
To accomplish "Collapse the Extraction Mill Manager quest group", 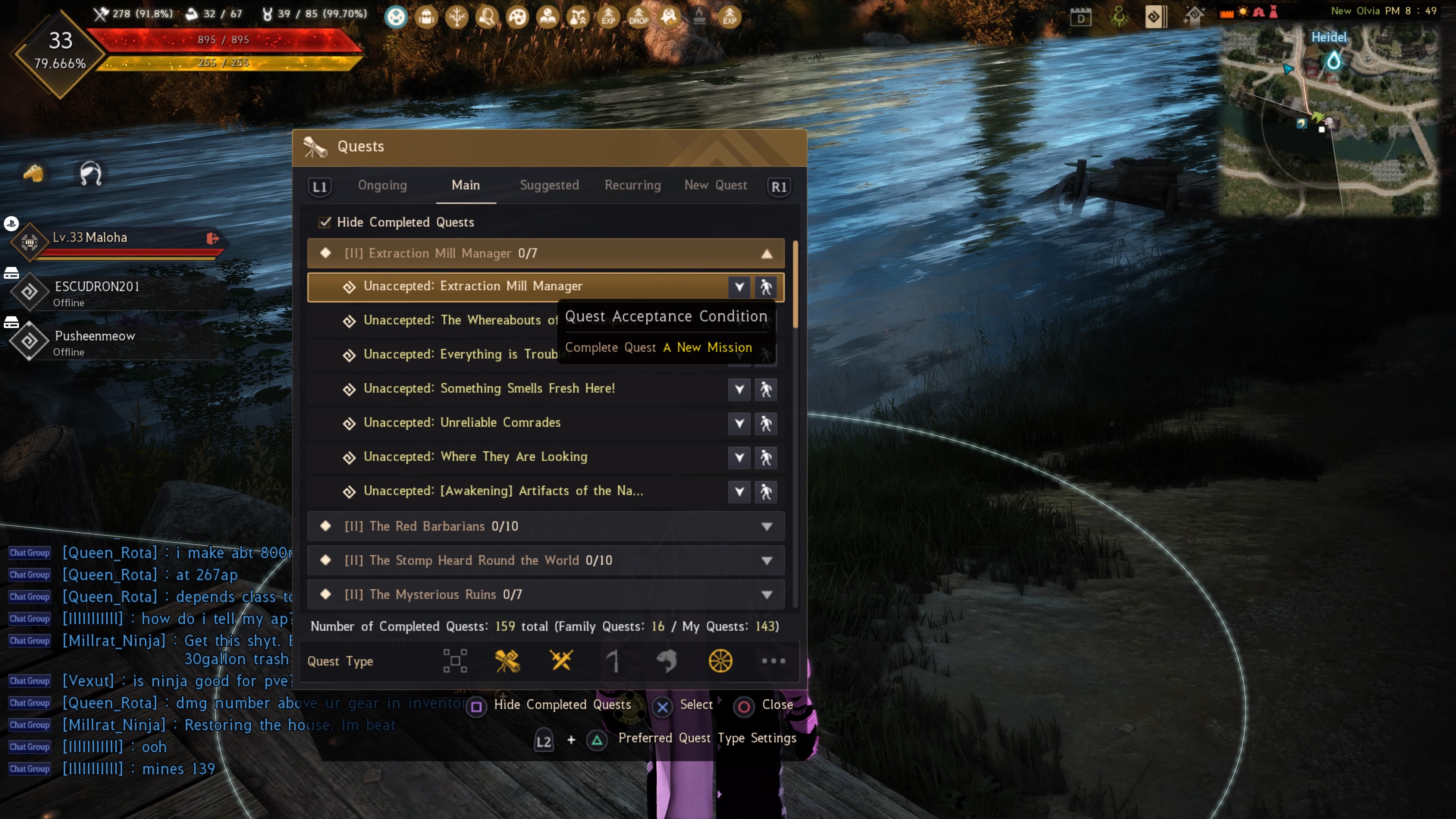I will [767, 254].
